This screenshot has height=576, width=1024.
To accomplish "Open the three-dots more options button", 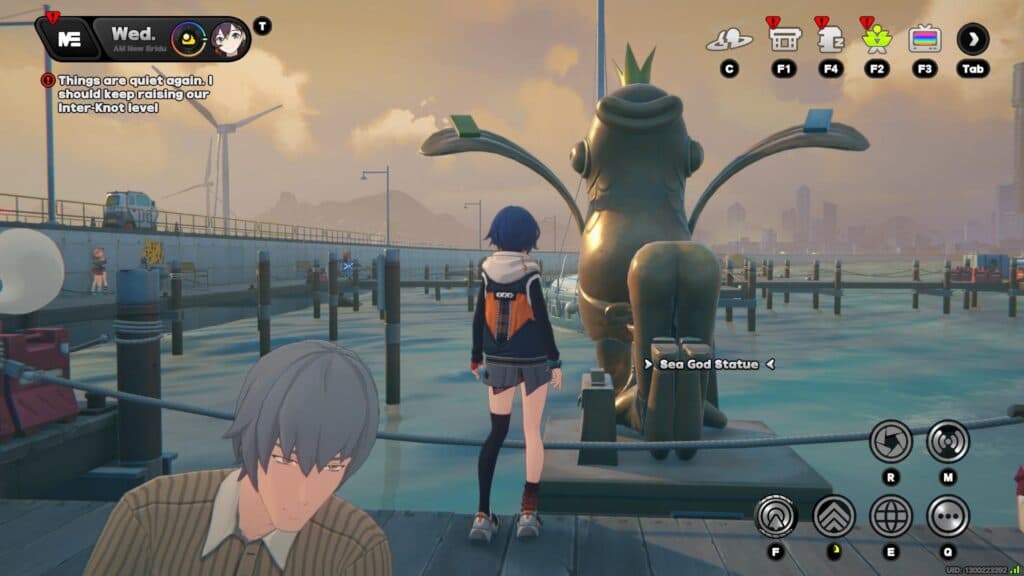I will (948, 516).
